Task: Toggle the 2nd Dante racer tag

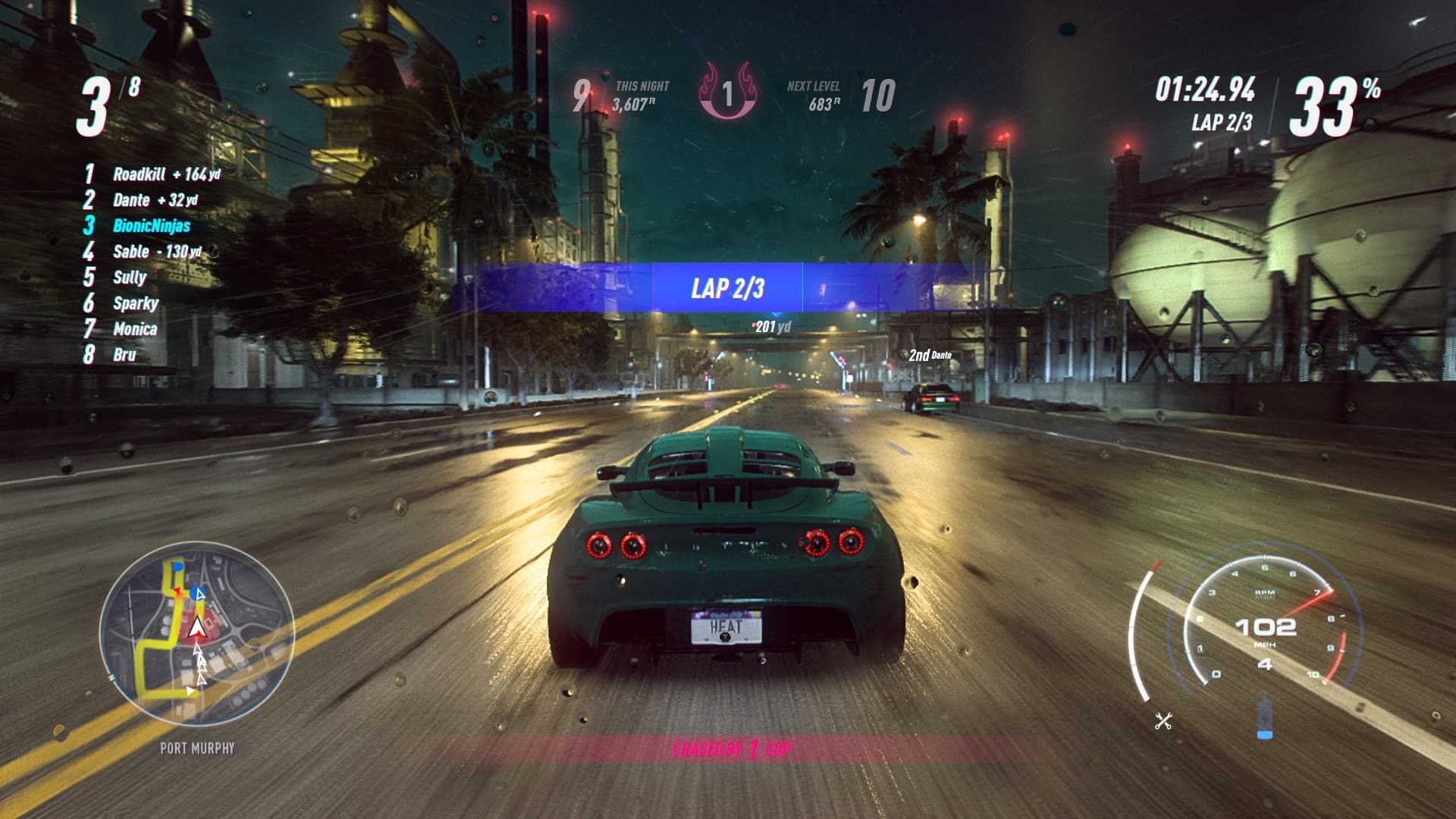Action: 930,353
